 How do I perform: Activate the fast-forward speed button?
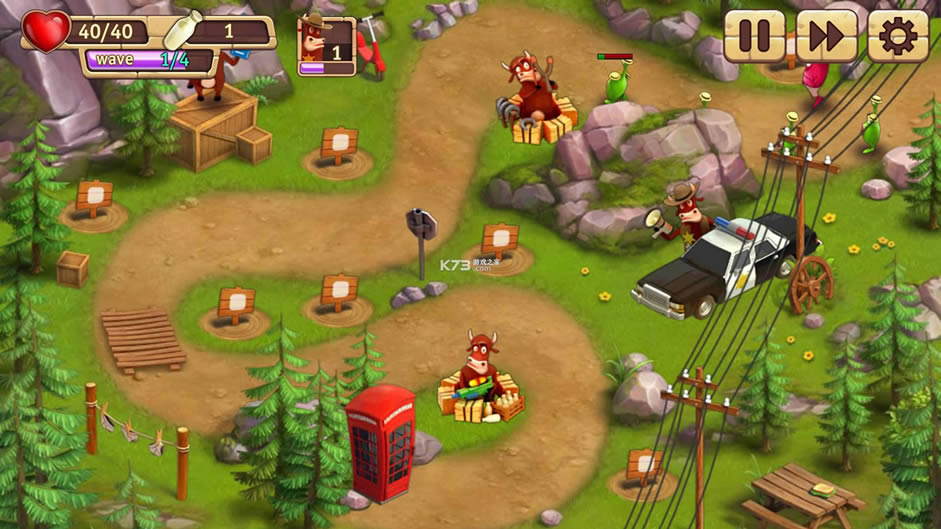tap(826, 37)
